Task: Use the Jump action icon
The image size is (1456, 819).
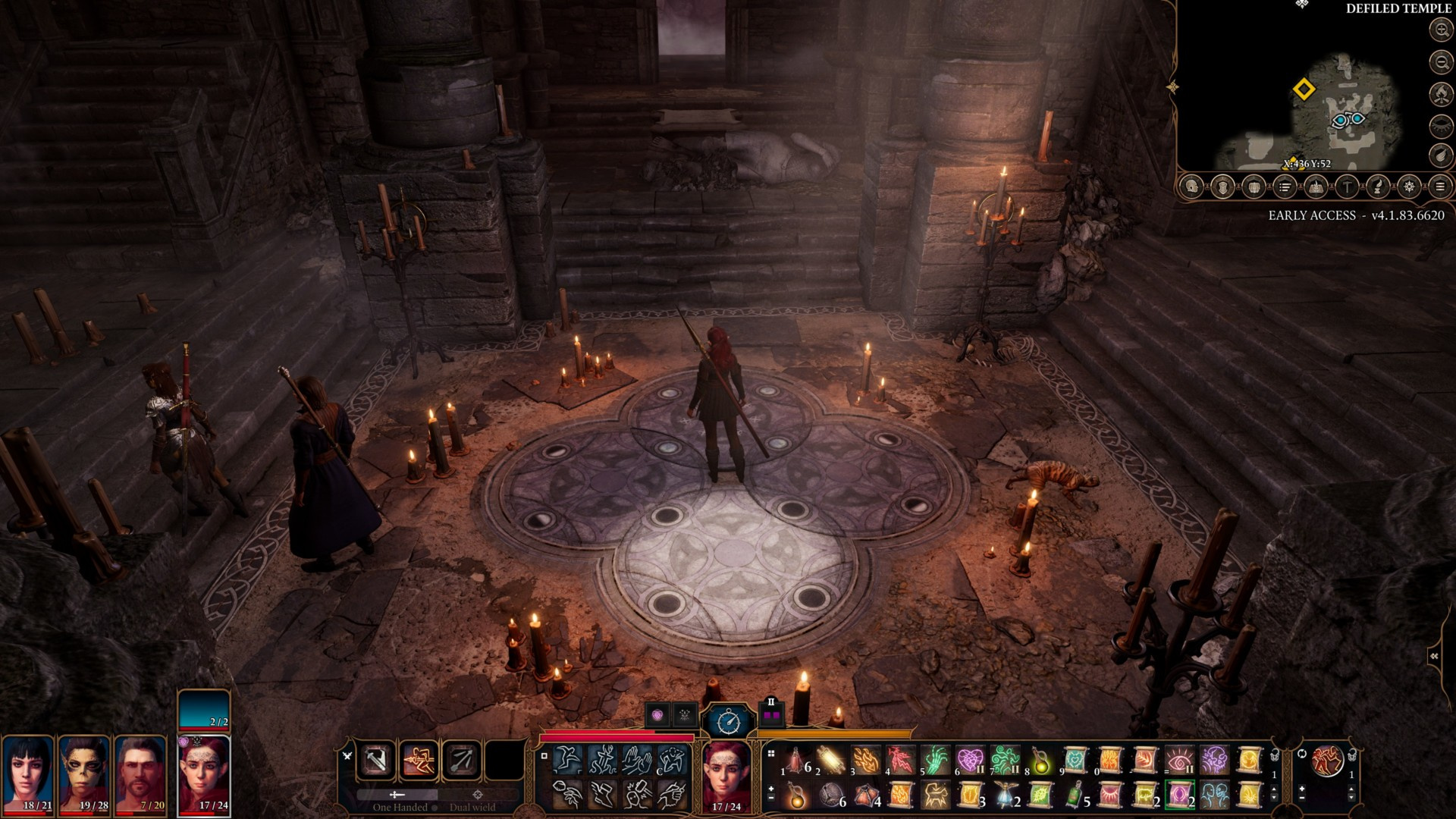Action: (568, 759)
